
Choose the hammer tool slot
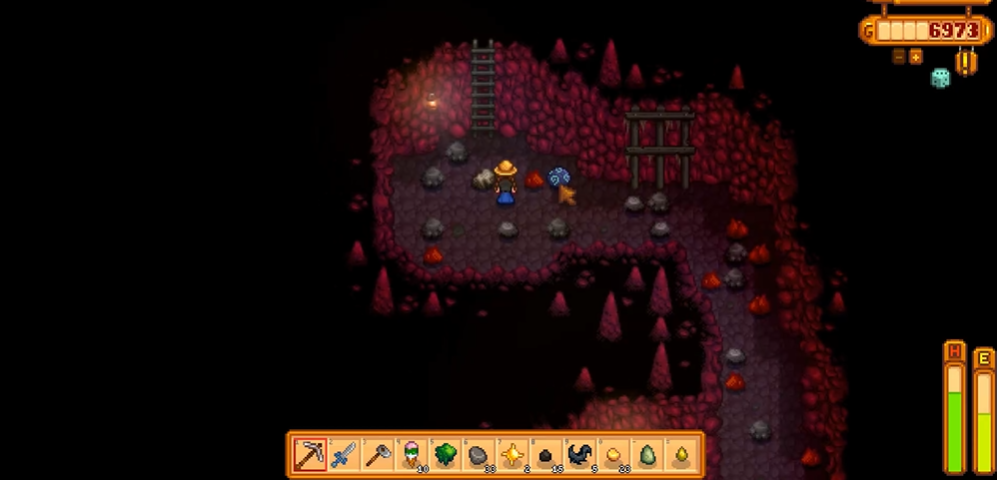[x=377, y=456]
